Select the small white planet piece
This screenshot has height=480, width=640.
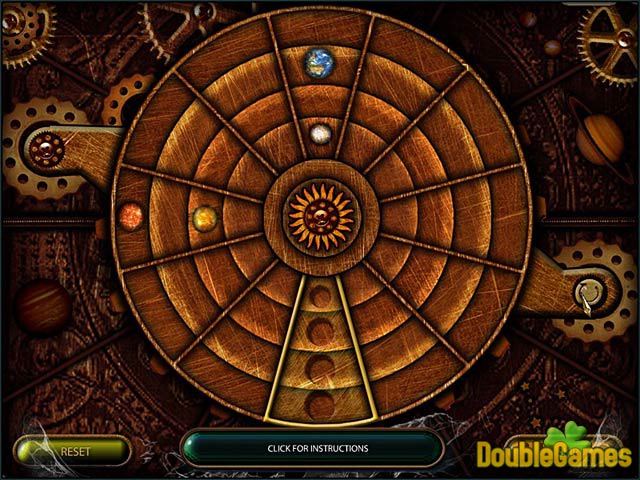pyautogui.click(x=320, y=133)
